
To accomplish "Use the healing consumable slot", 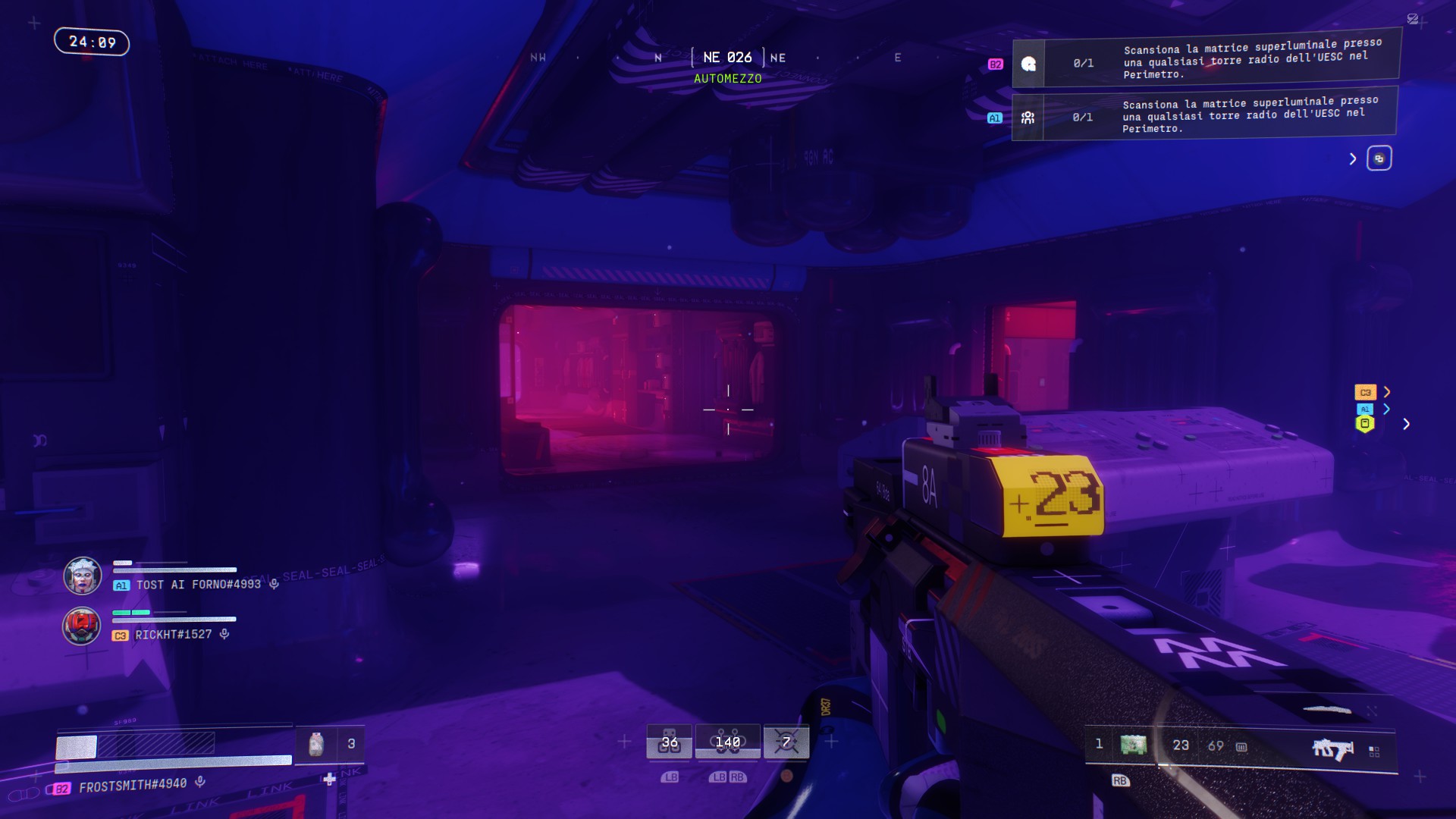I will coord(317,744).
